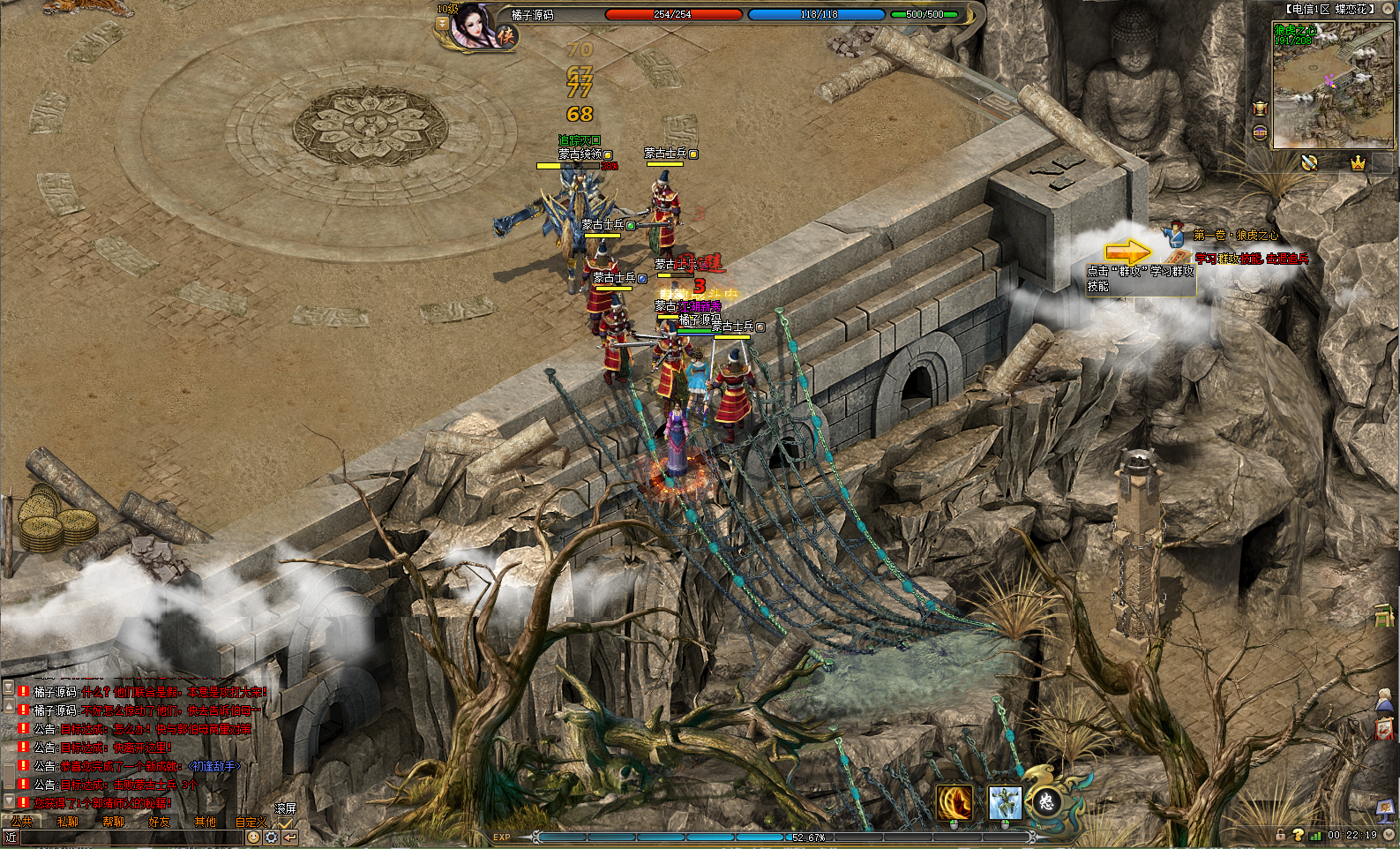The image size is (1400, 849).
Task: Open chat settings with the gear button
Action: pos(272,837)
